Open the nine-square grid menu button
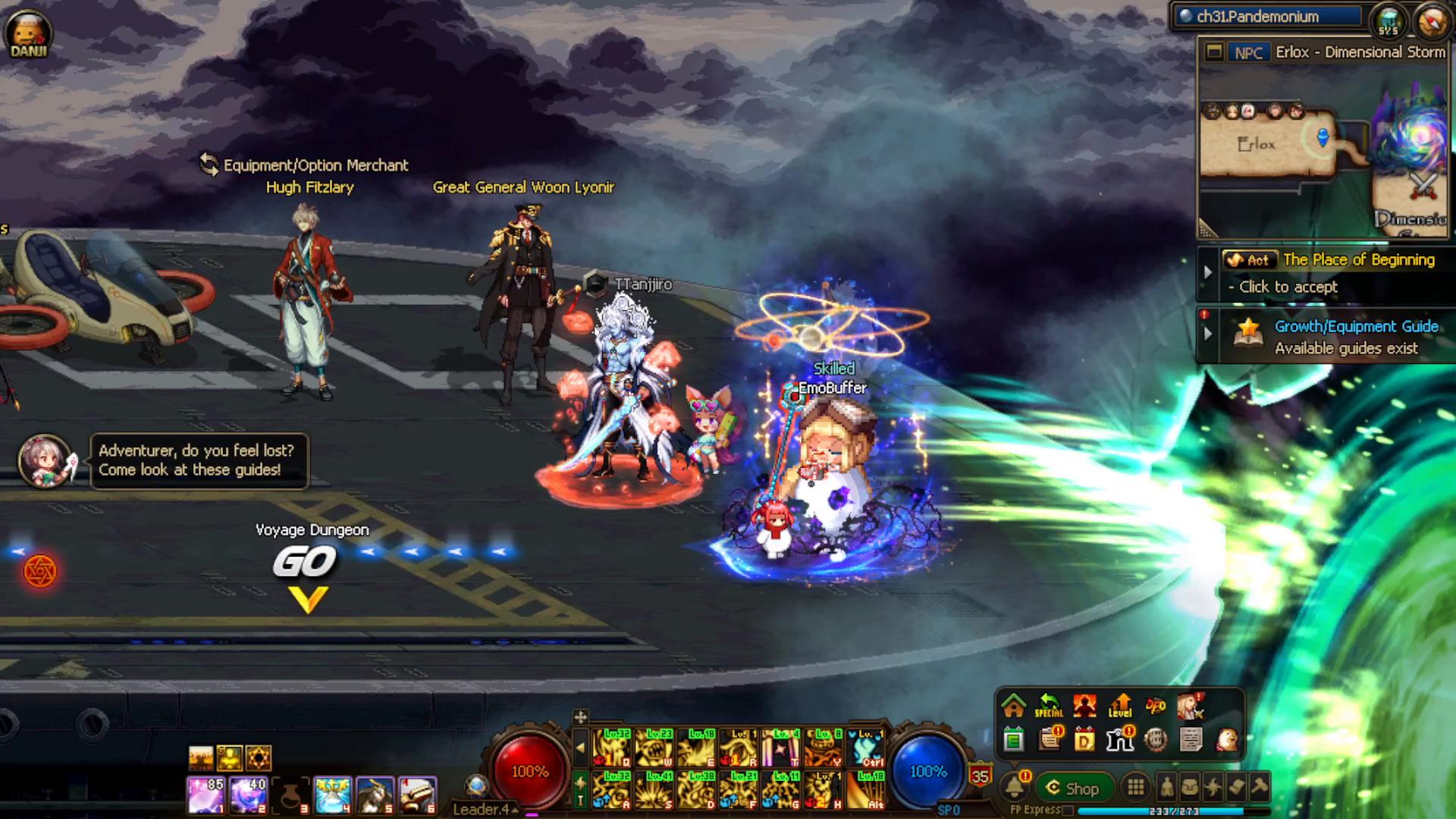 point(1135,787)
